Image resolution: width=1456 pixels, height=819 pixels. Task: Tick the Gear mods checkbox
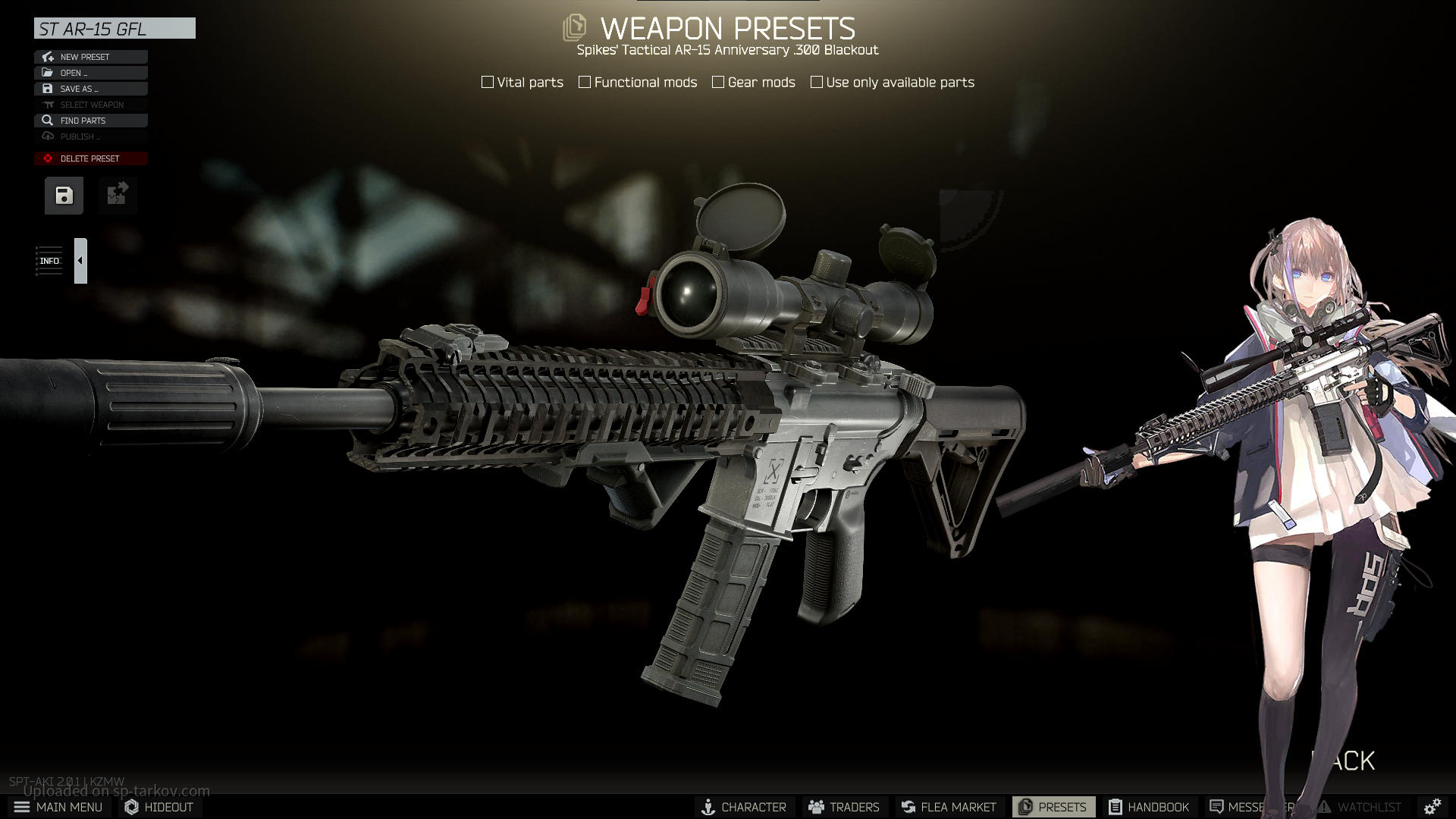pos(718,82)
